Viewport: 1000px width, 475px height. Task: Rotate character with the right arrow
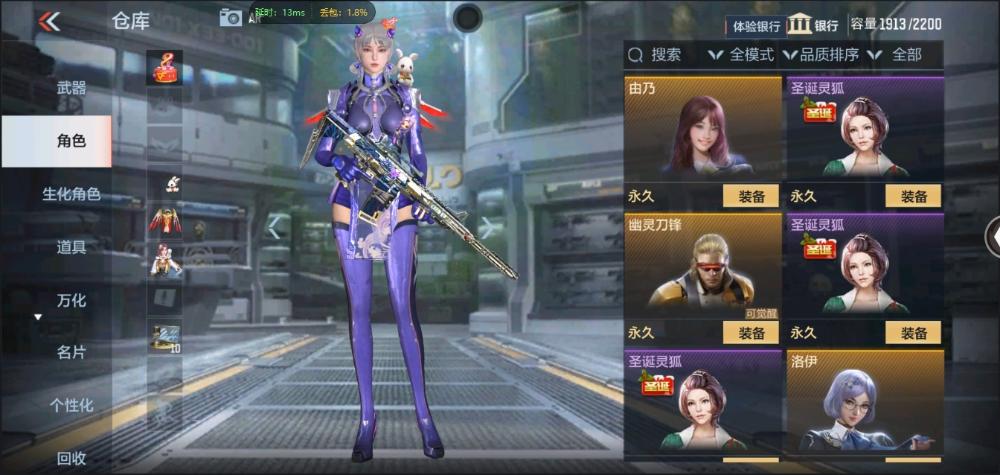[x=490, y=227]
